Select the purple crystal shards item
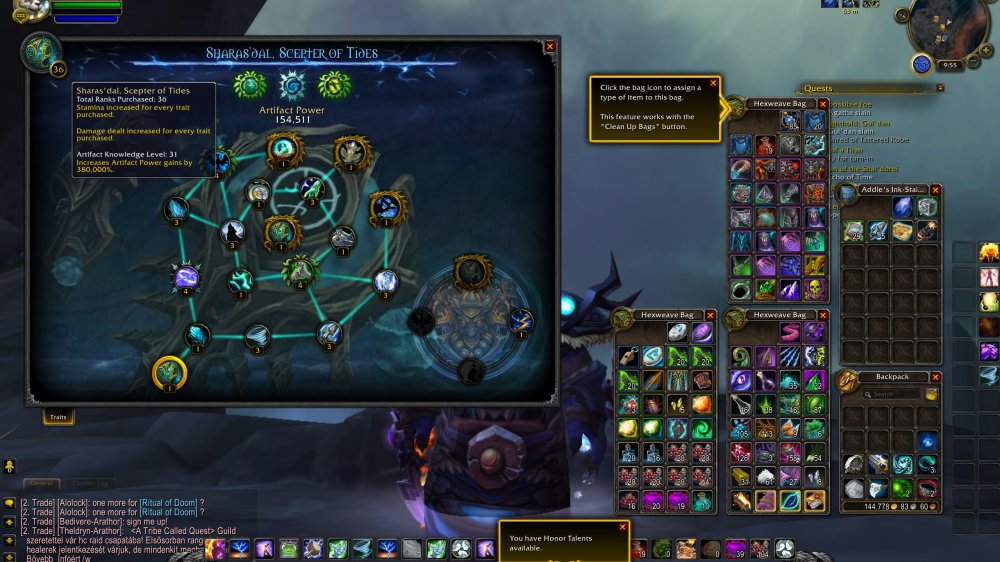The height and width of the screenshot is (562, 1000). pos(791,289)
